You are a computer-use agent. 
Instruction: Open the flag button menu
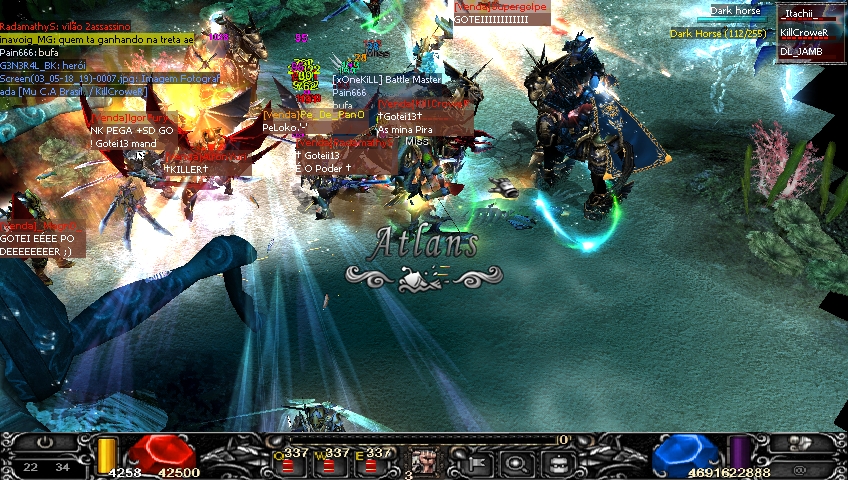[476, 463]
